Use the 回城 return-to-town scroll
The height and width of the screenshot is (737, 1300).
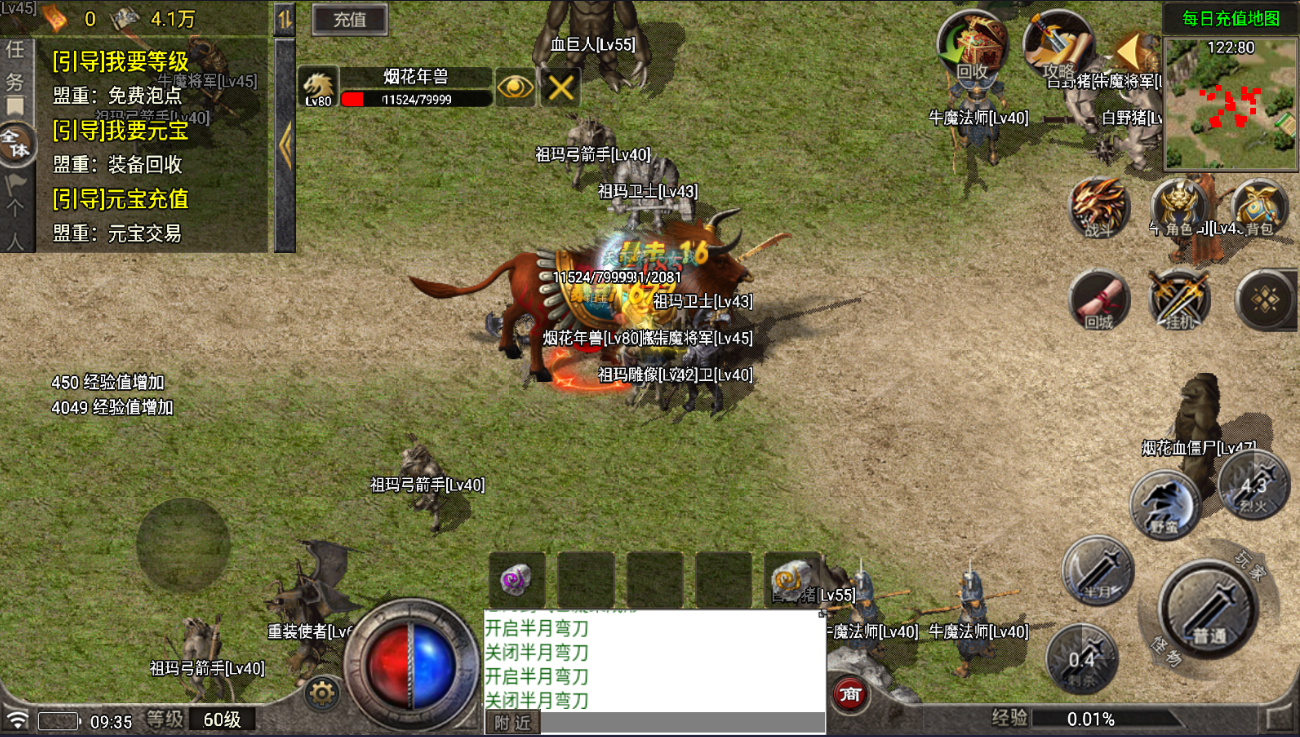1099,299
